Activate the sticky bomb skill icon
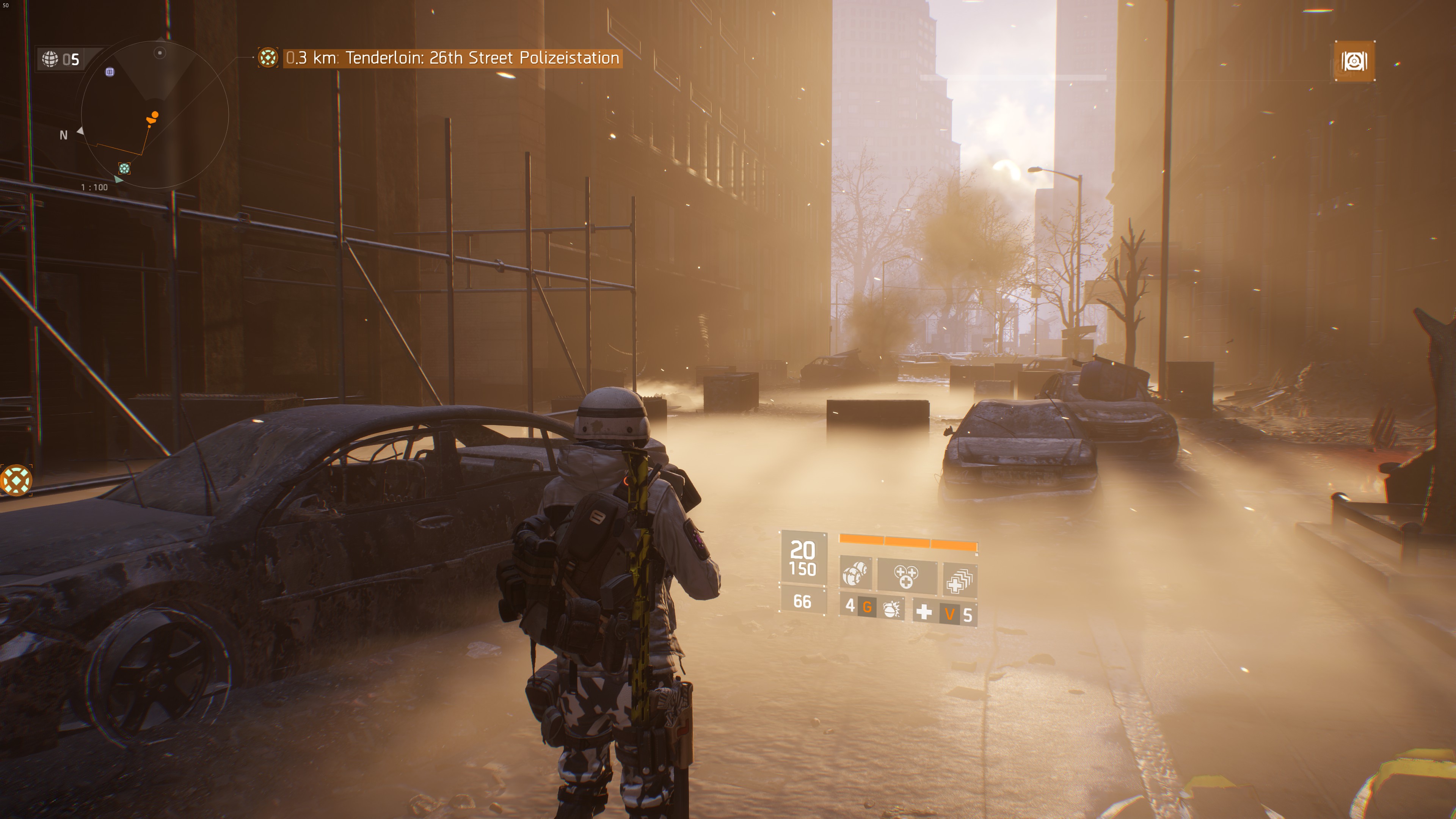This screenshot has height=819, width=1456. [x=855, y=575]
